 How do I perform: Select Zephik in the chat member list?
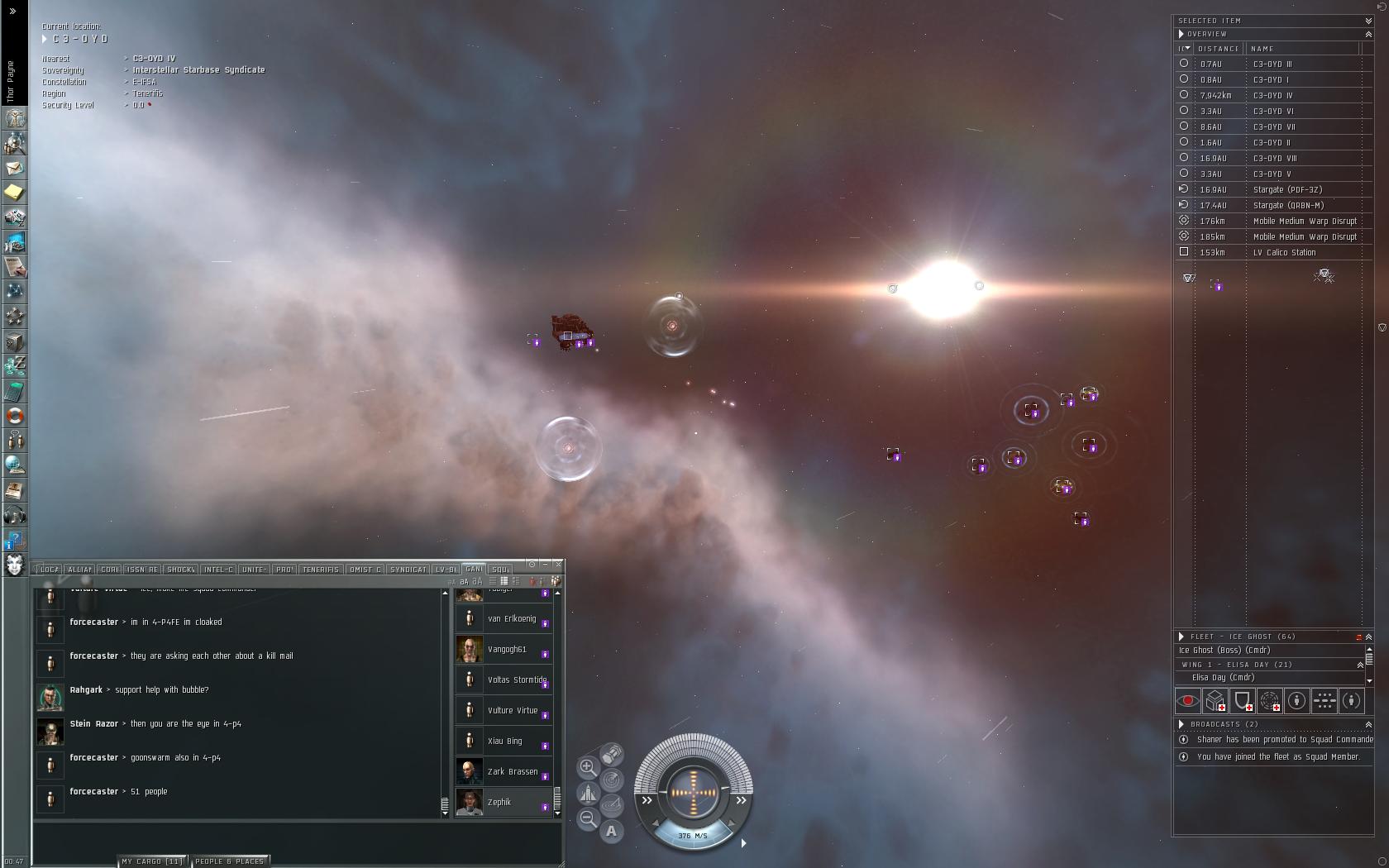point(499,803)
